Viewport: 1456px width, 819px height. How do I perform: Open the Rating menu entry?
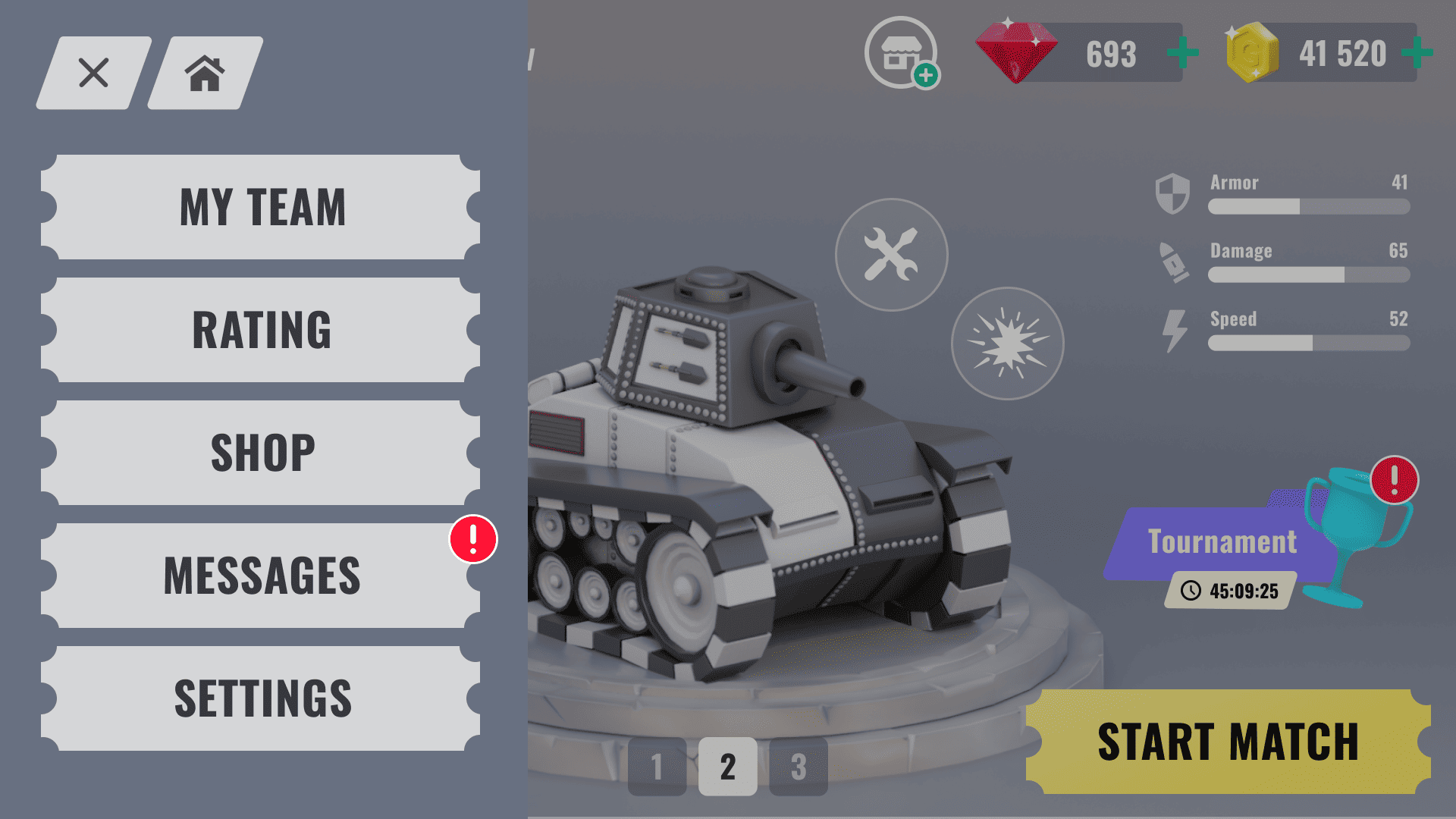(x=262, y=330)
